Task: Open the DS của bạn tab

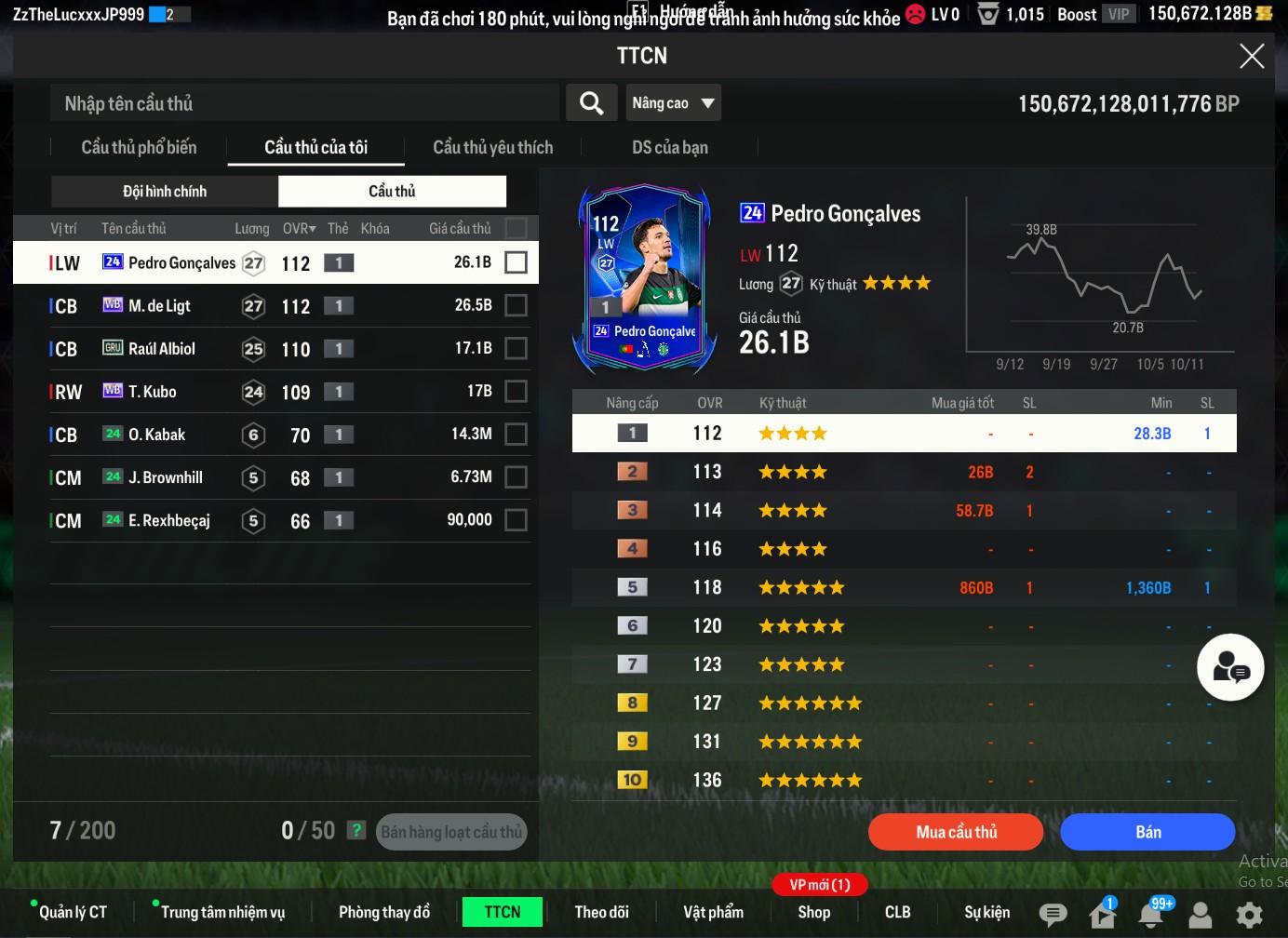Action: tap(669, 147)
